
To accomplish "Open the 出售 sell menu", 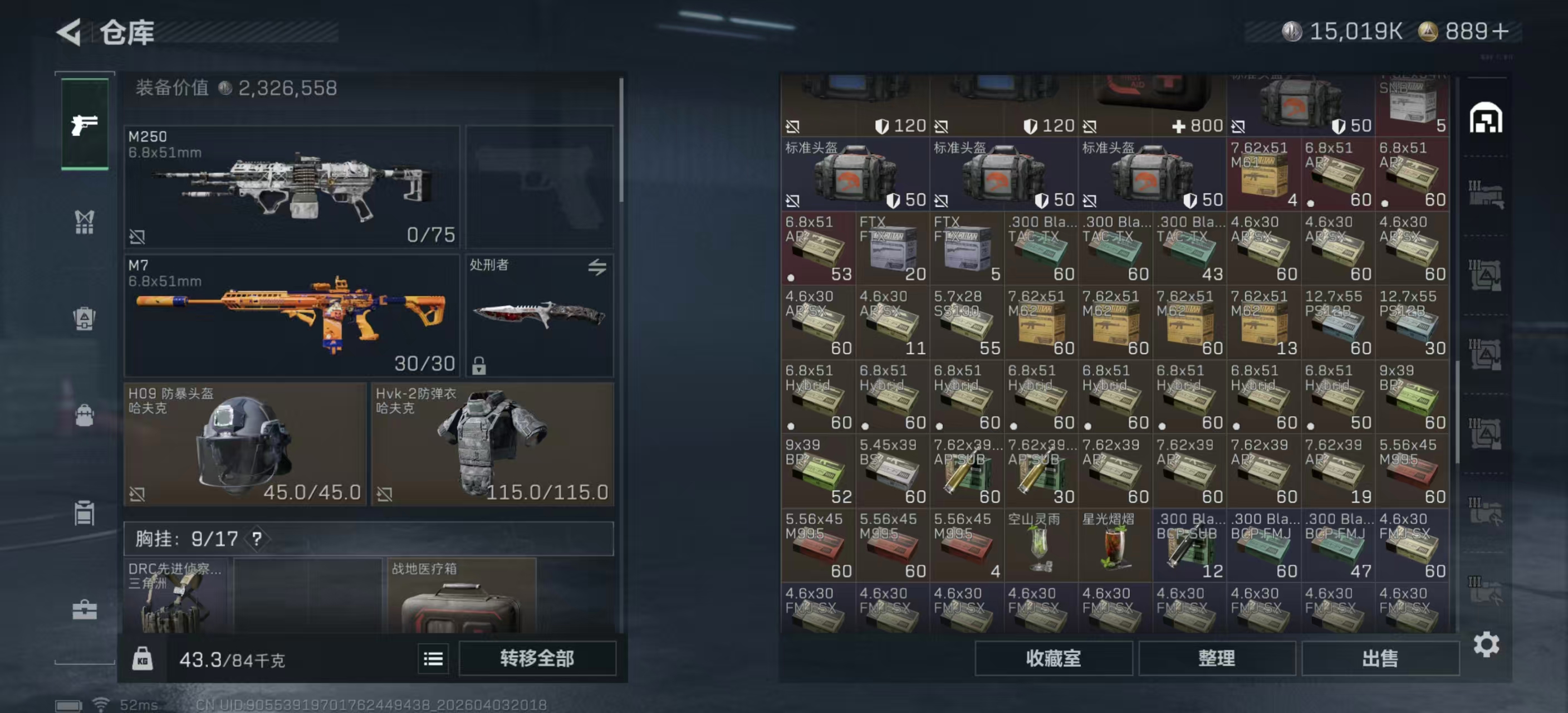I will (1380, 658).
